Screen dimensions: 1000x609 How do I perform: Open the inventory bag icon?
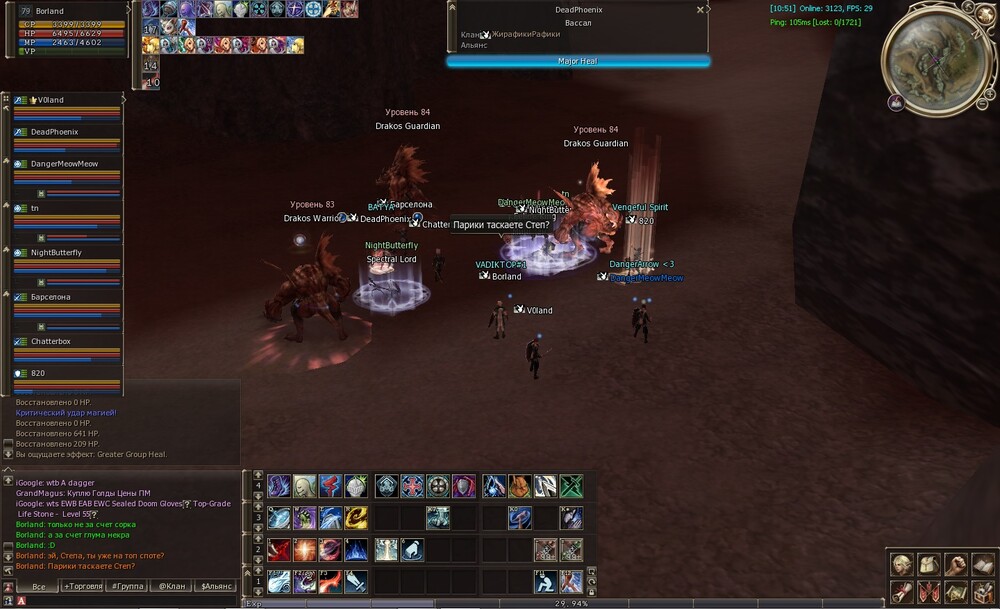coord(928,565)
